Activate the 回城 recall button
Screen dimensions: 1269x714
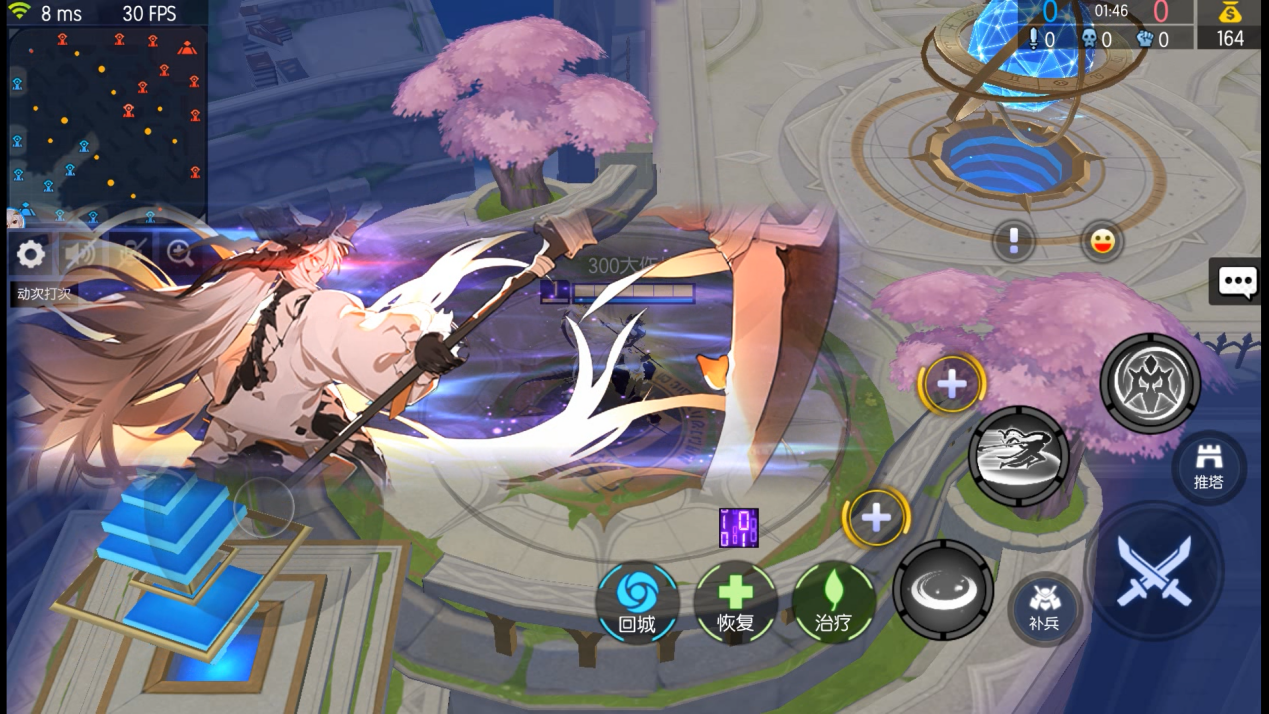(x=637, y=601)
